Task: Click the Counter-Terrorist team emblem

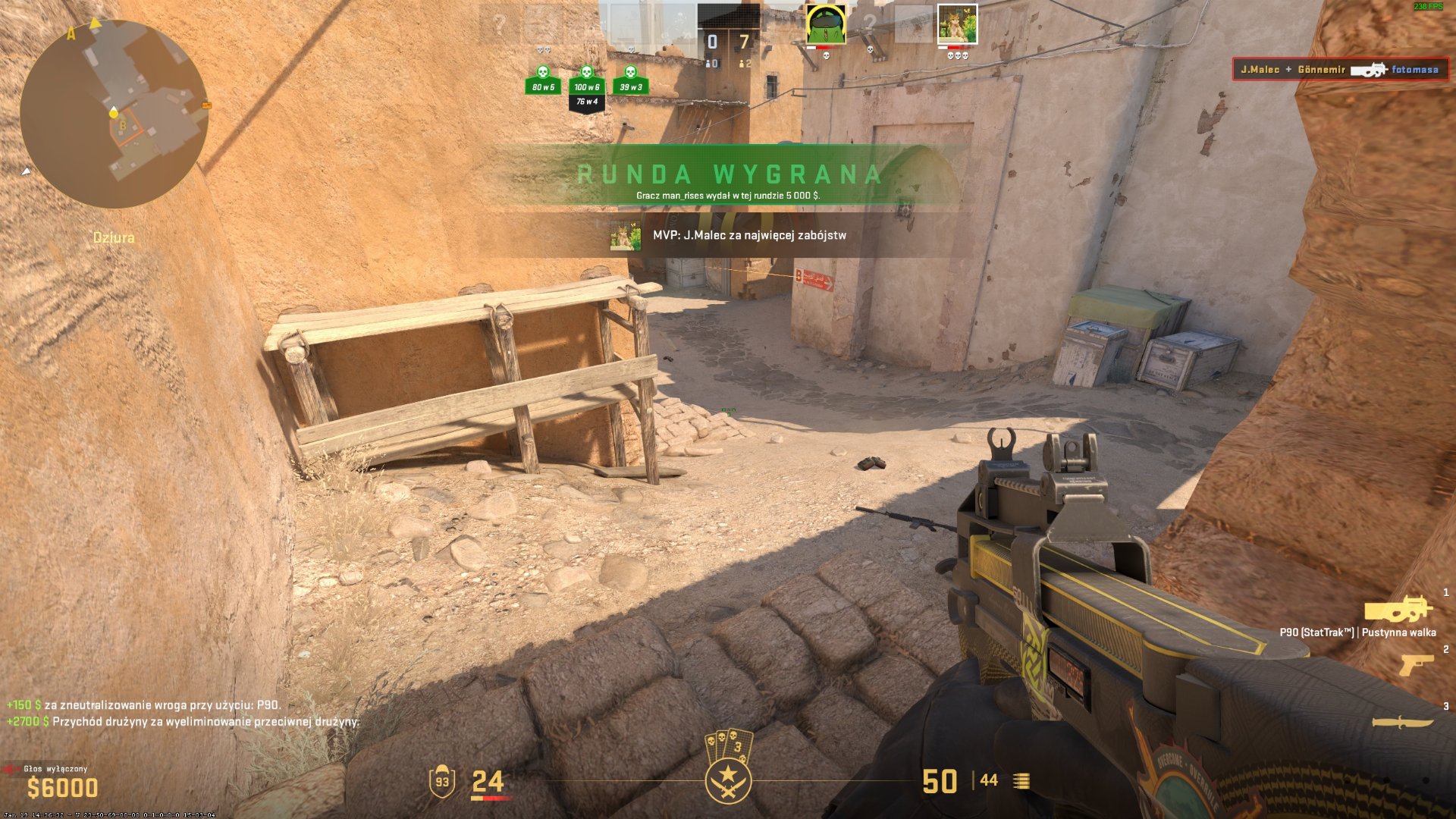Action: pos(728,780)
